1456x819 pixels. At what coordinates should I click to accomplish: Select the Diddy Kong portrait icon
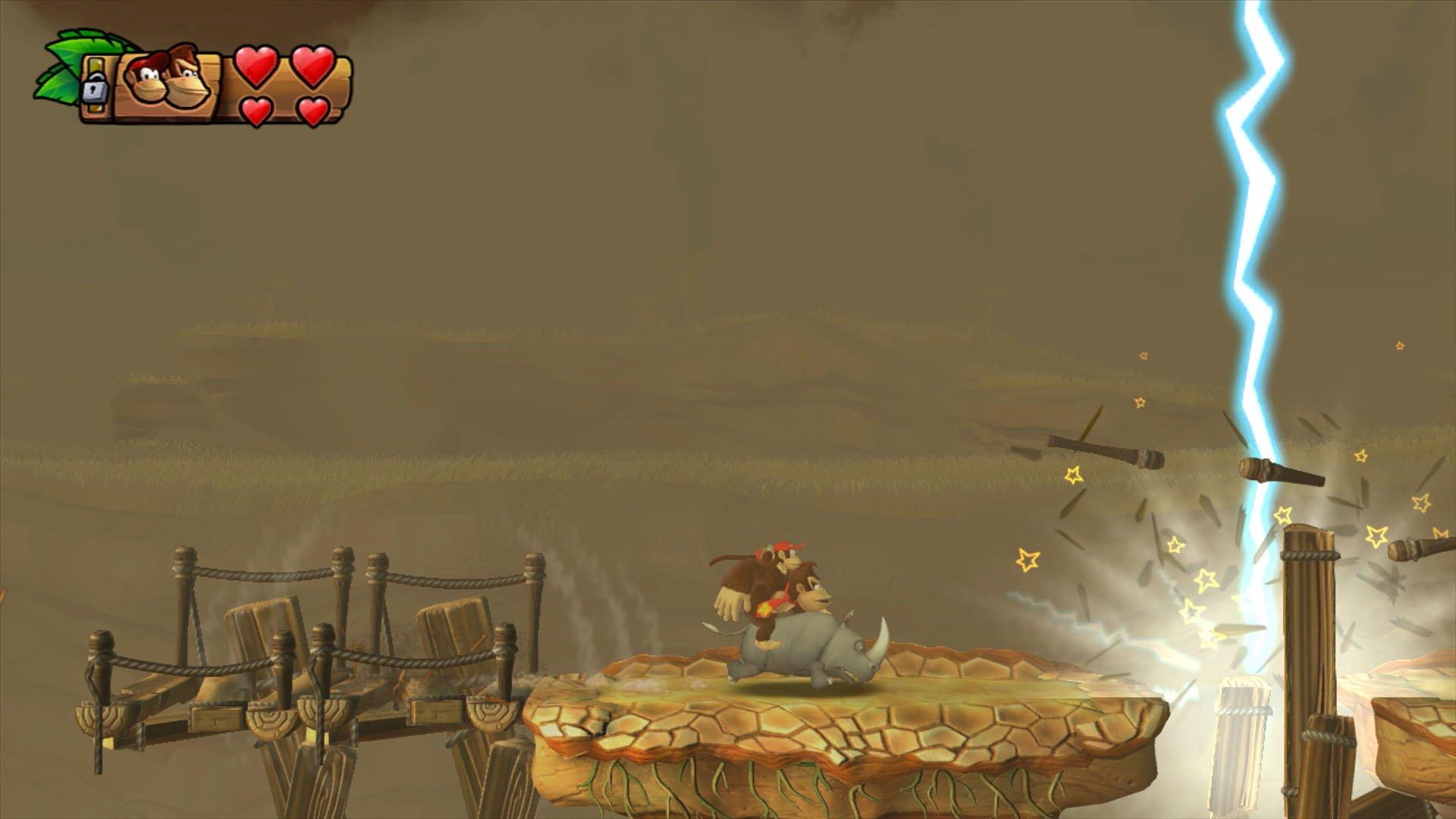coord(144,80)
